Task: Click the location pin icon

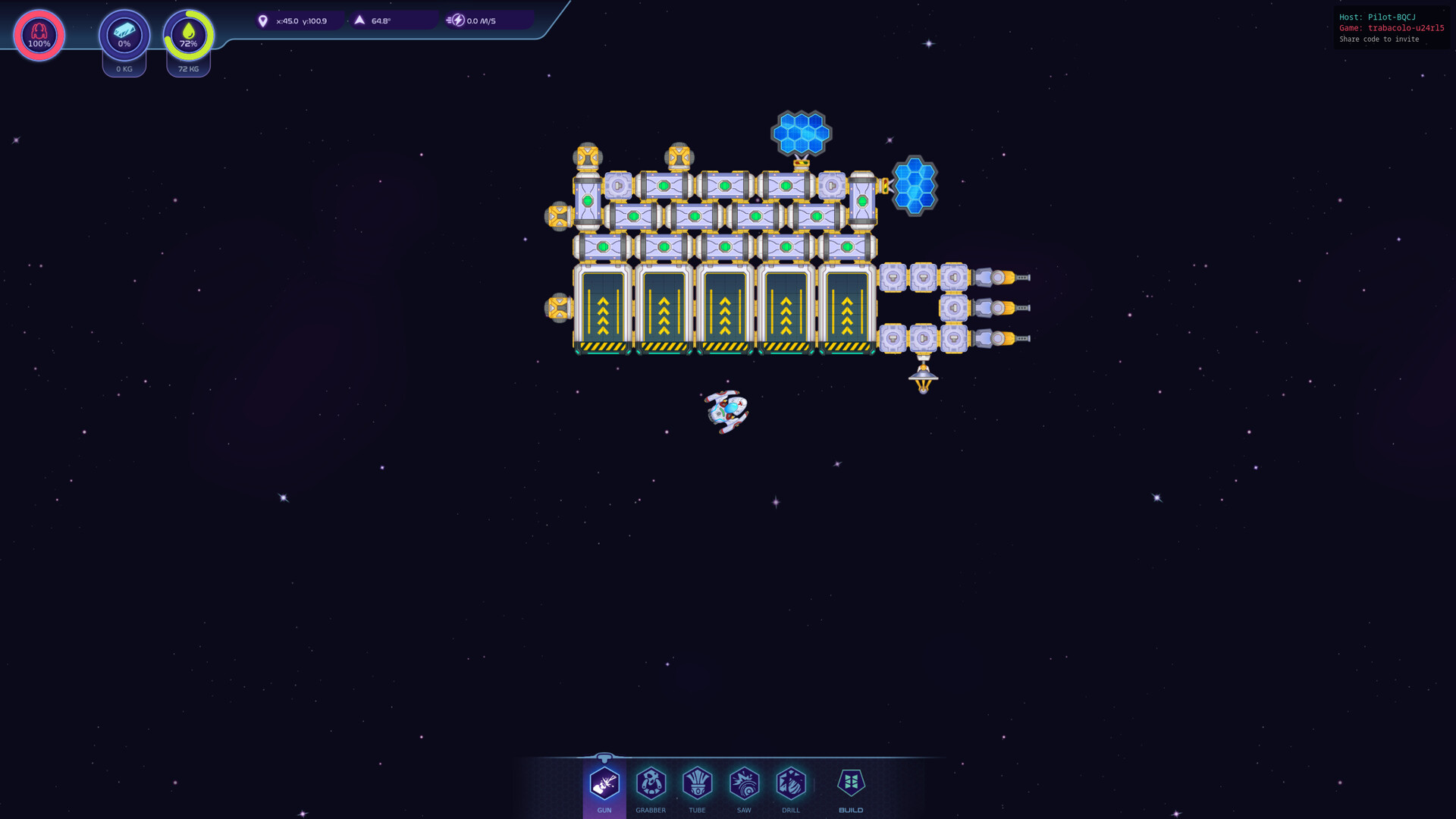Action: click(x=262, y=20)
